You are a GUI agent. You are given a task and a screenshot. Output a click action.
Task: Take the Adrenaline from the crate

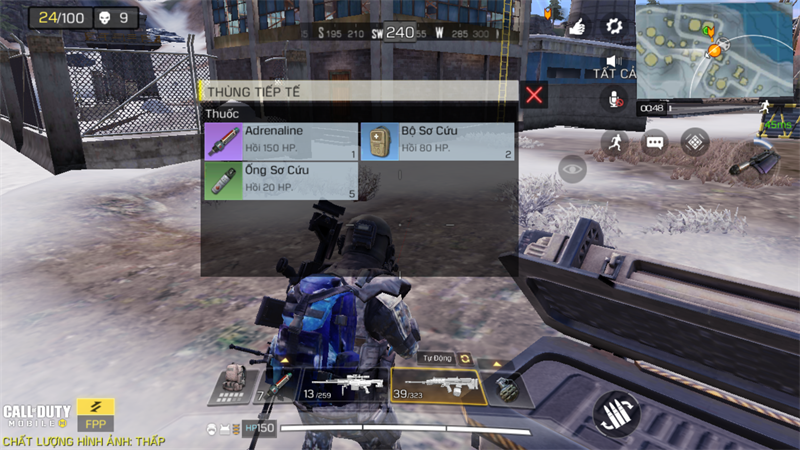pyautogui.click(x=280, y=142)
